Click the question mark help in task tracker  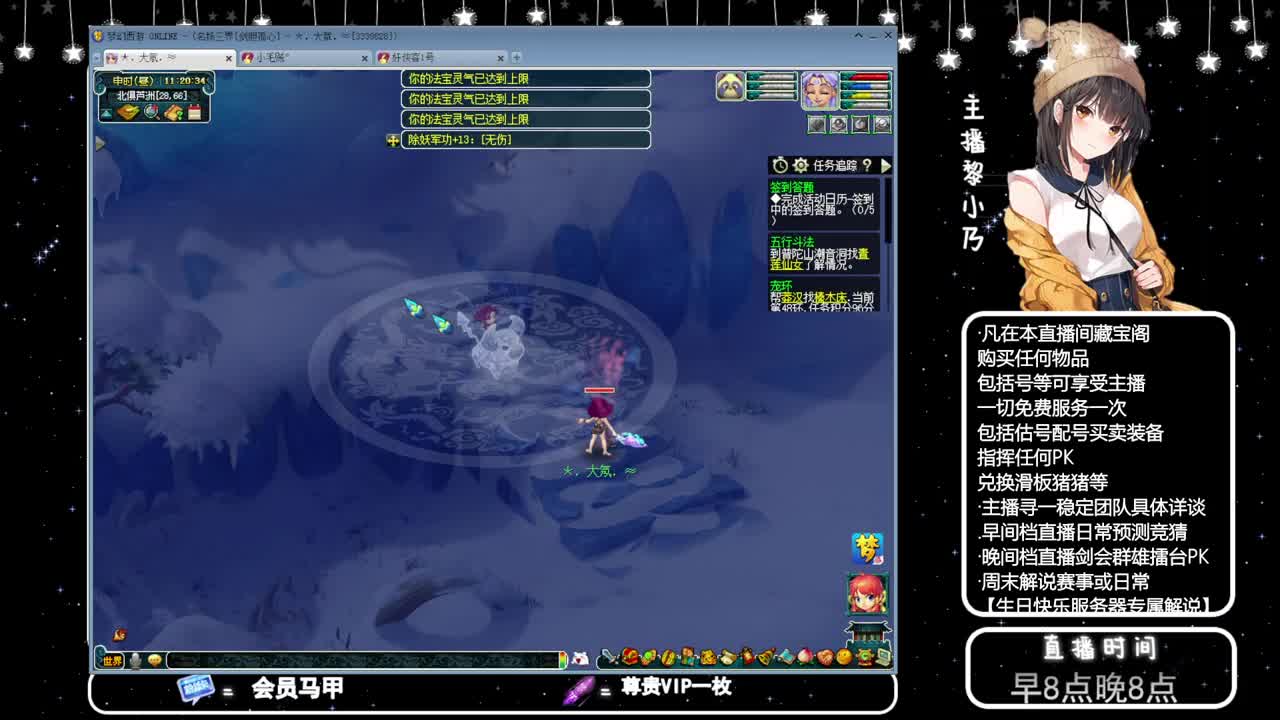(868, 165)
